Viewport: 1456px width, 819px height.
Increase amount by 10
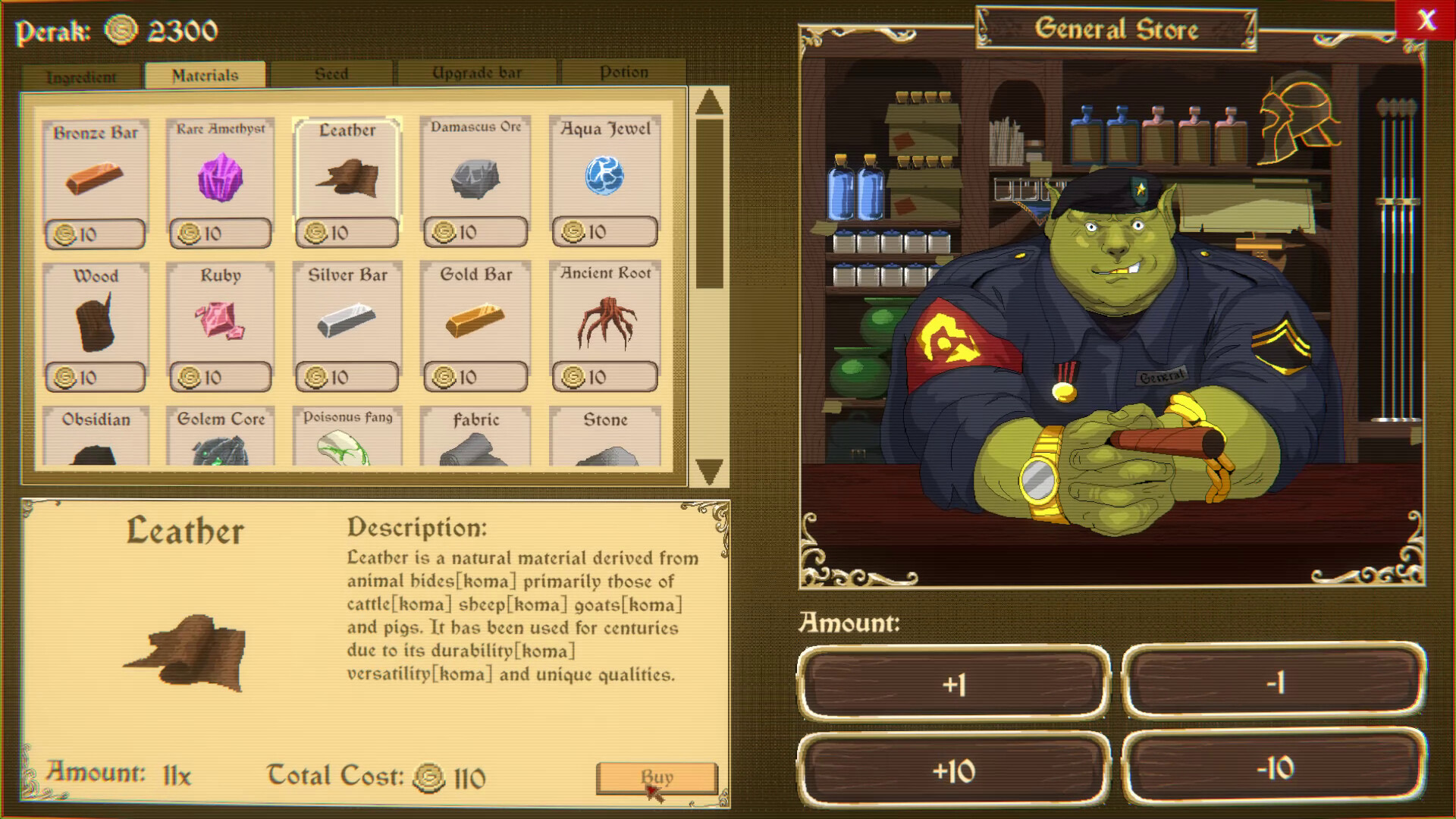pyautogui.click(x=955, y=770)
